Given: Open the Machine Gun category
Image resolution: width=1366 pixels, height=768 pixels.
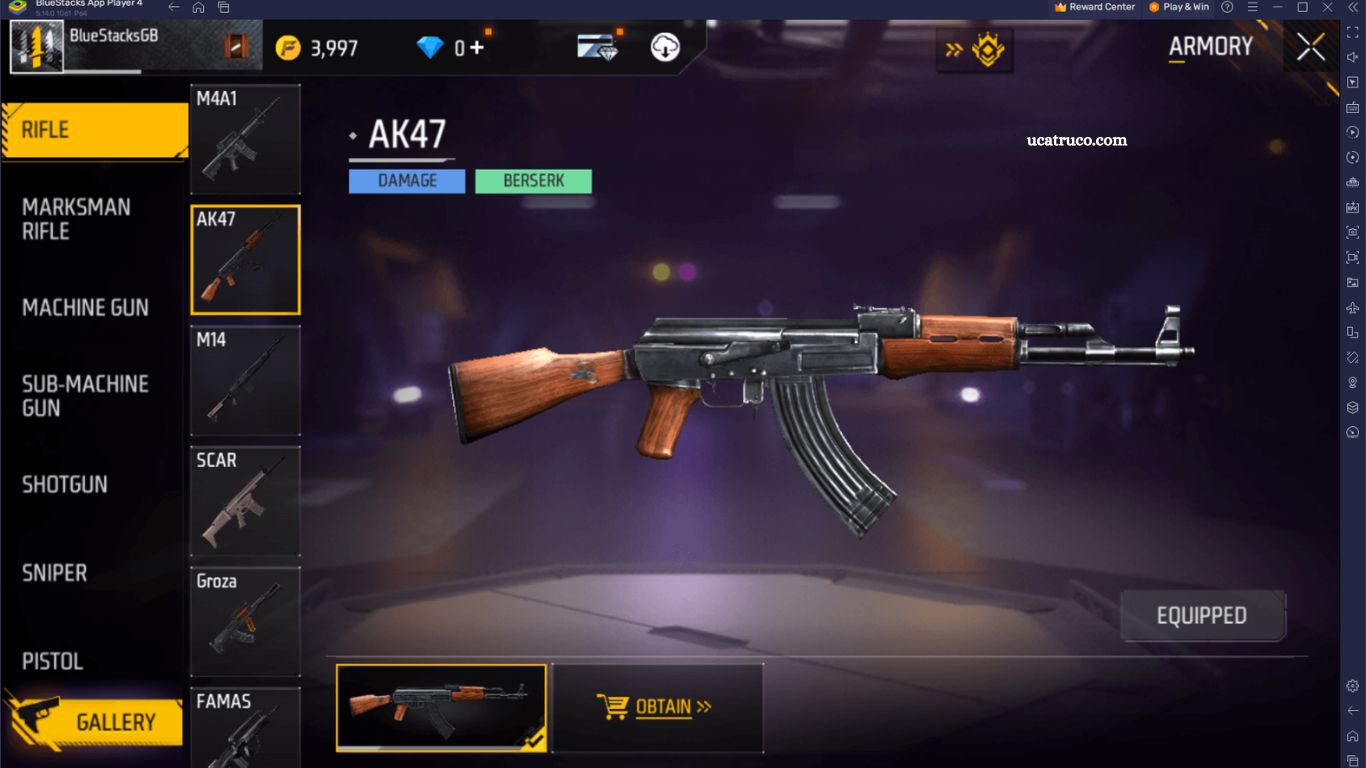Looking at the screenshot, I should 85,308.
